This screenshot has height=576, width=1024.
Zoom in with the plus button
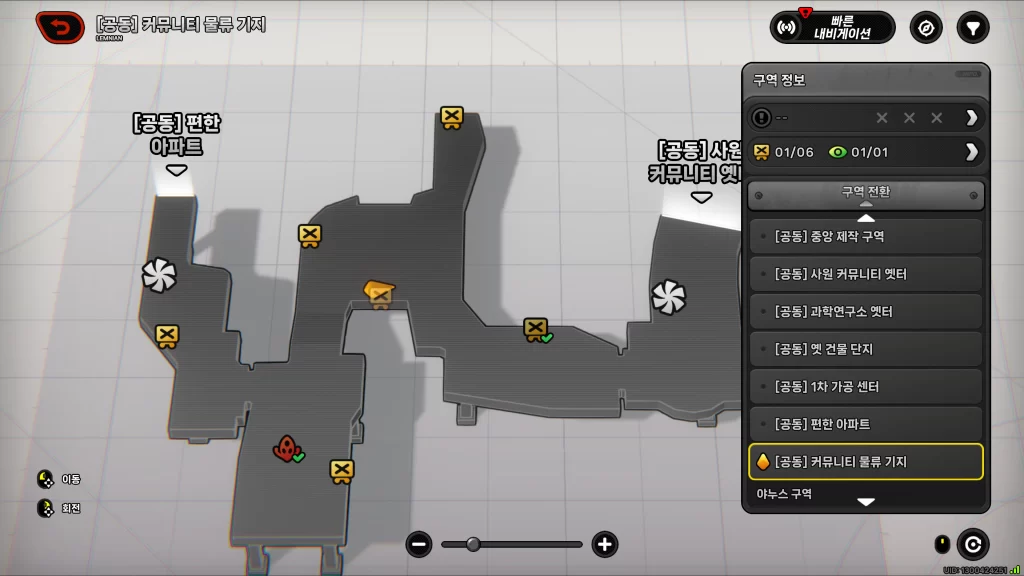click(x=604, y=544)
